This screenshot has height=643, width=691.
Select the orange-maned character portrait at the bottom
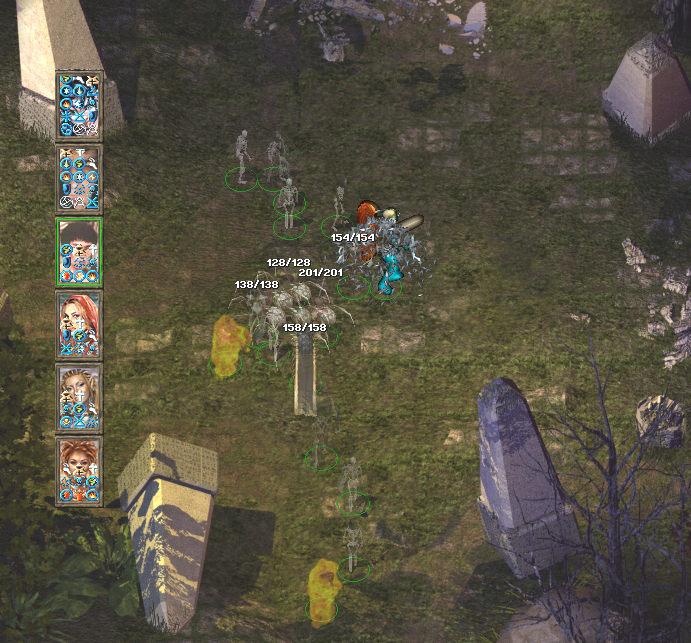[79, 470]
